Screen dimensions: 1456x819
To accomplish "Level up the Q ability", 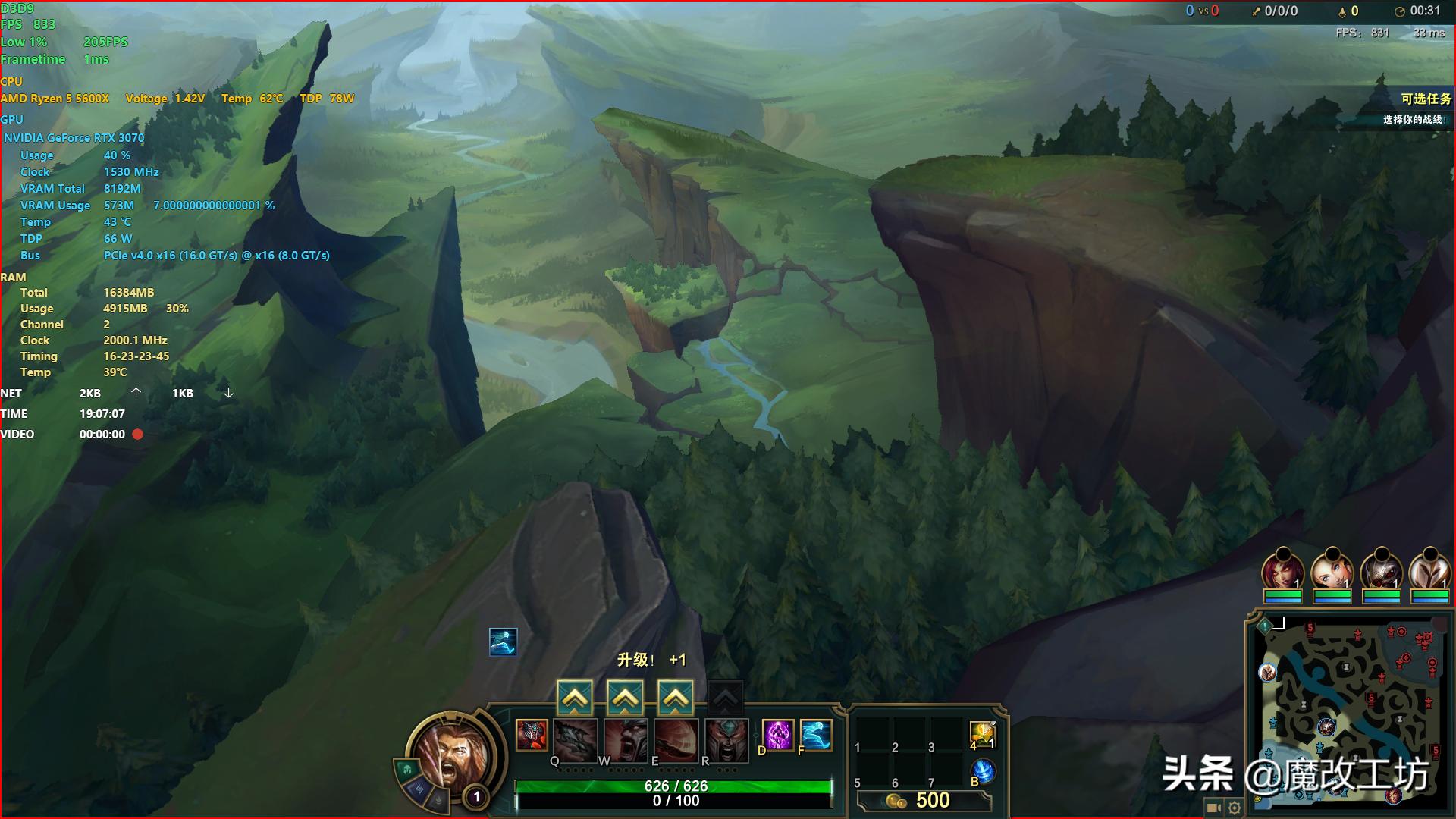I will (575, 698).
